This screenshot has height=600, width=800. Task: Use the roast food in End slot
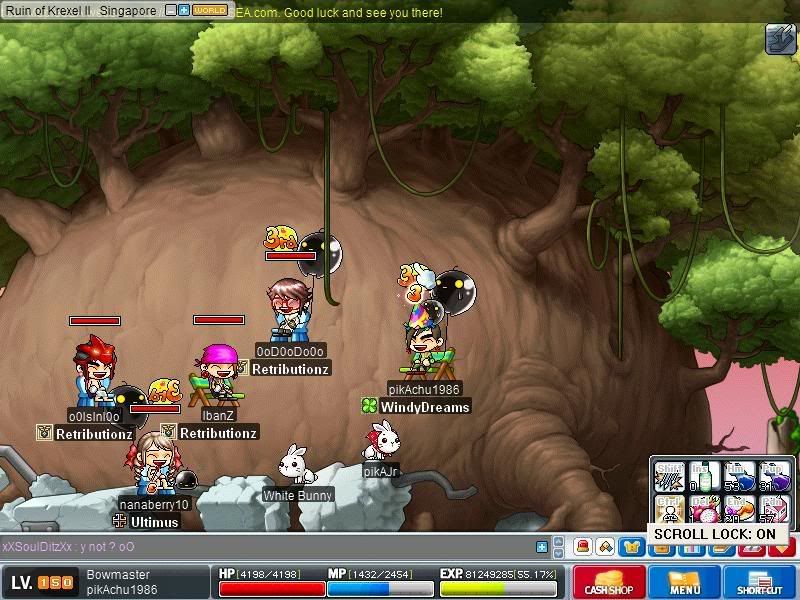point(740,510)
